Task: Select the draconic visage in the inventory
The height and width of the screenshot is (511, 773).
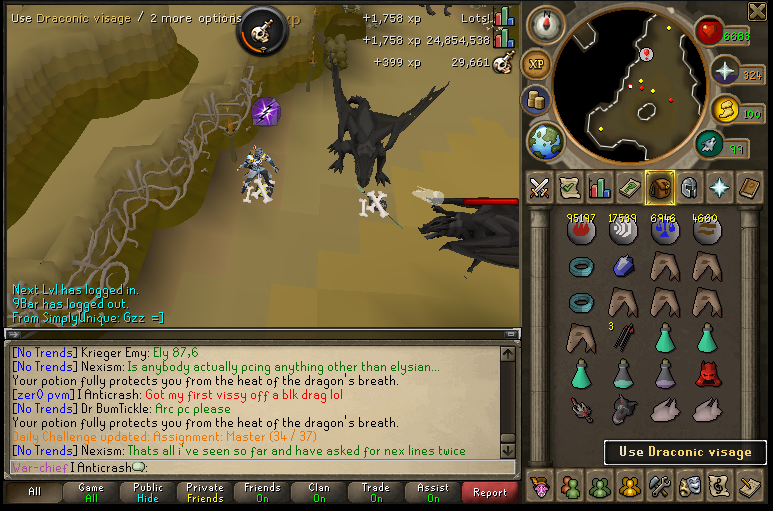Action: [623, 408]
